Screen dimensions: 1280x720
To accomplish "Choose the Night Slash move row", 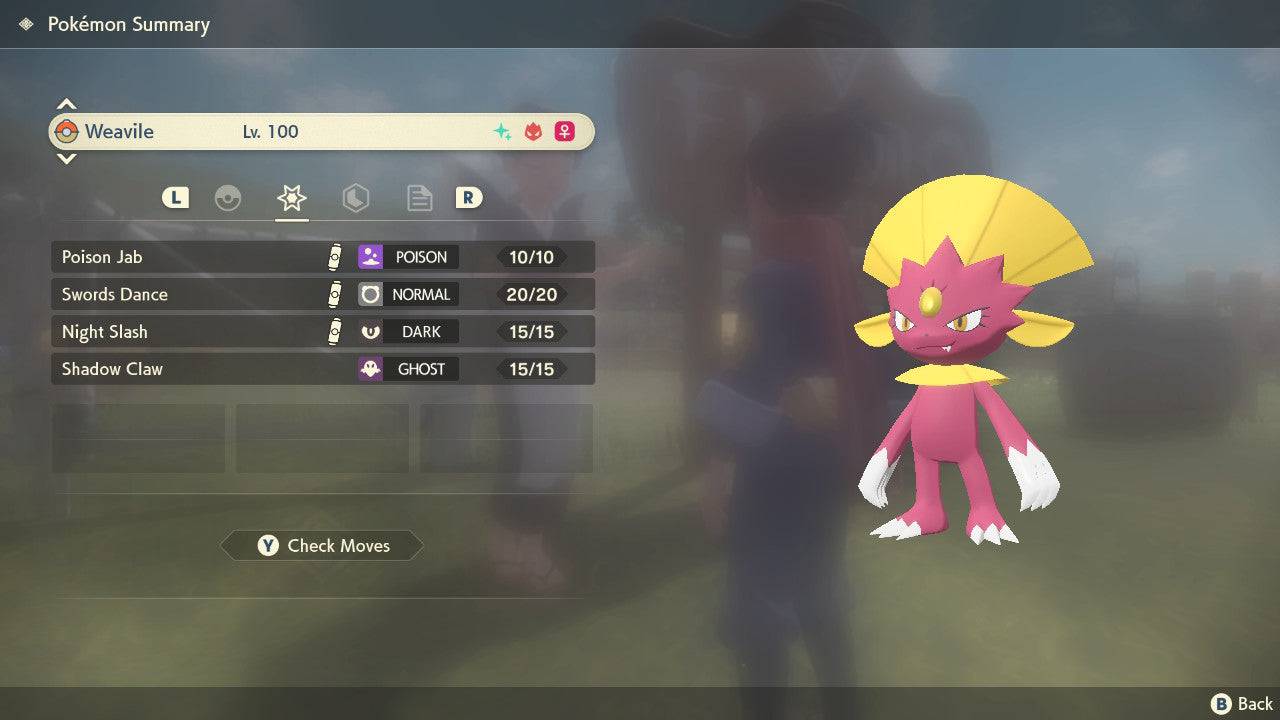I will coord(322,332).
